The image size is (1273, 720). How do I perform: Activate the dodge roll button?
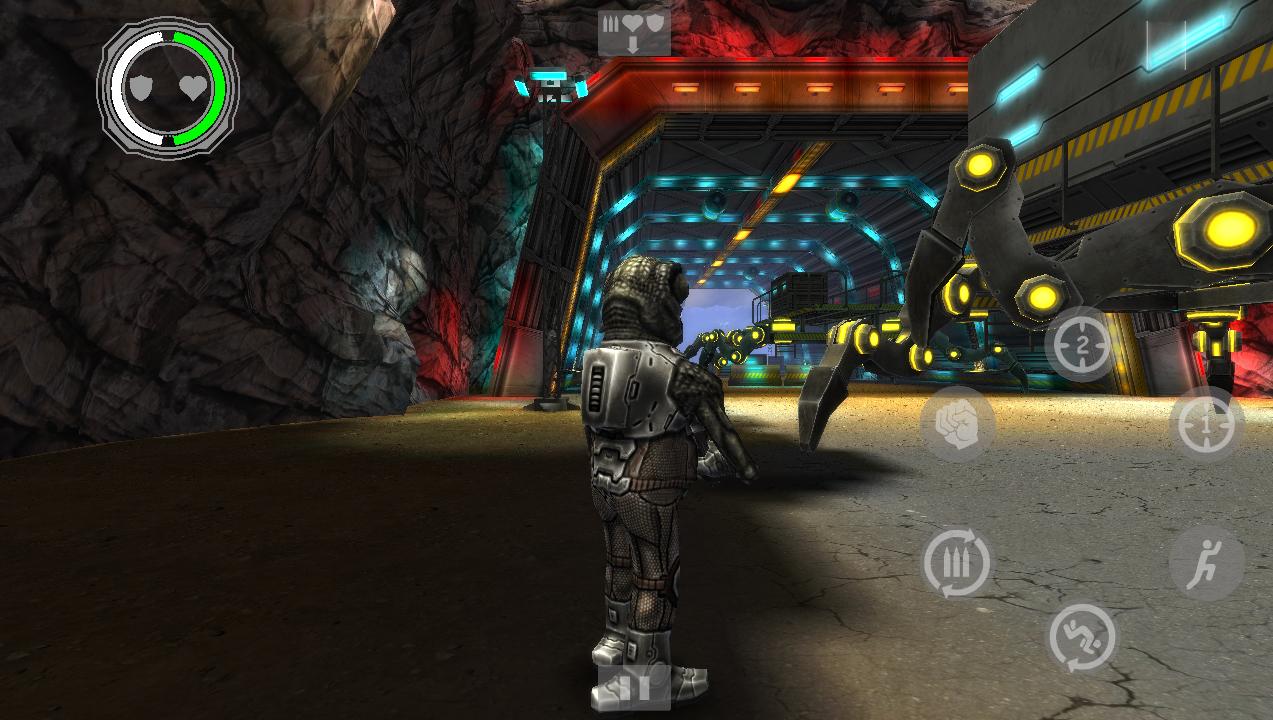1082,637
